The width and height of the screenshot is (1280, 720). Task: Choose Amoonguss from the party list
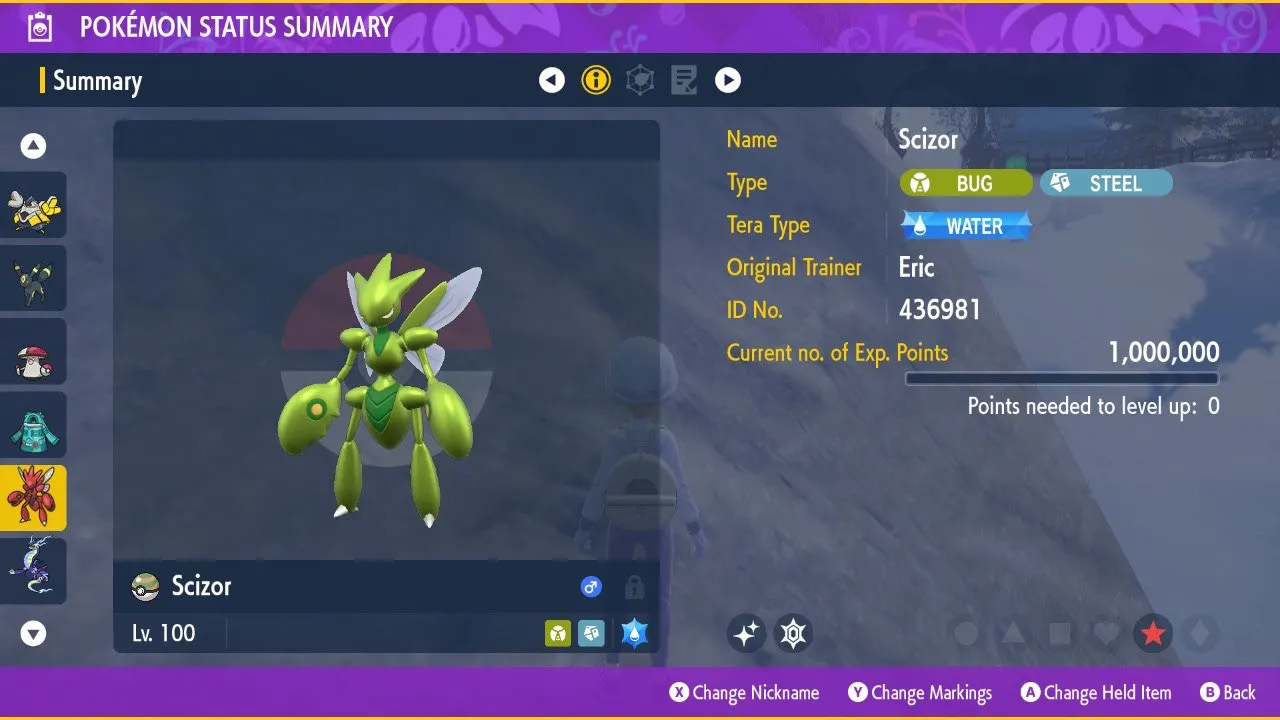(x=34, y=351)
